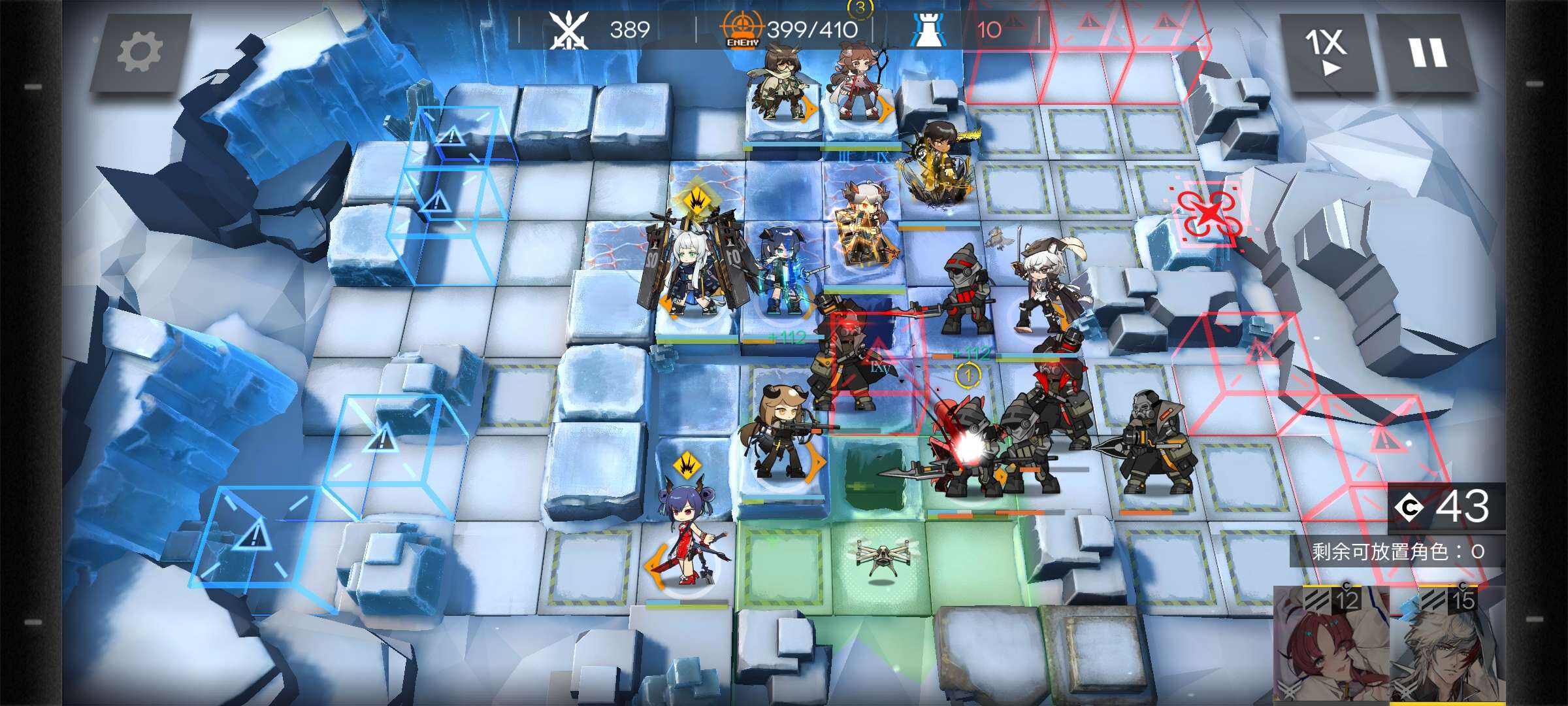Toggle the 1X game speed button
The height and width of the screenshot is (706, 1568).
tap(1326, 52)
